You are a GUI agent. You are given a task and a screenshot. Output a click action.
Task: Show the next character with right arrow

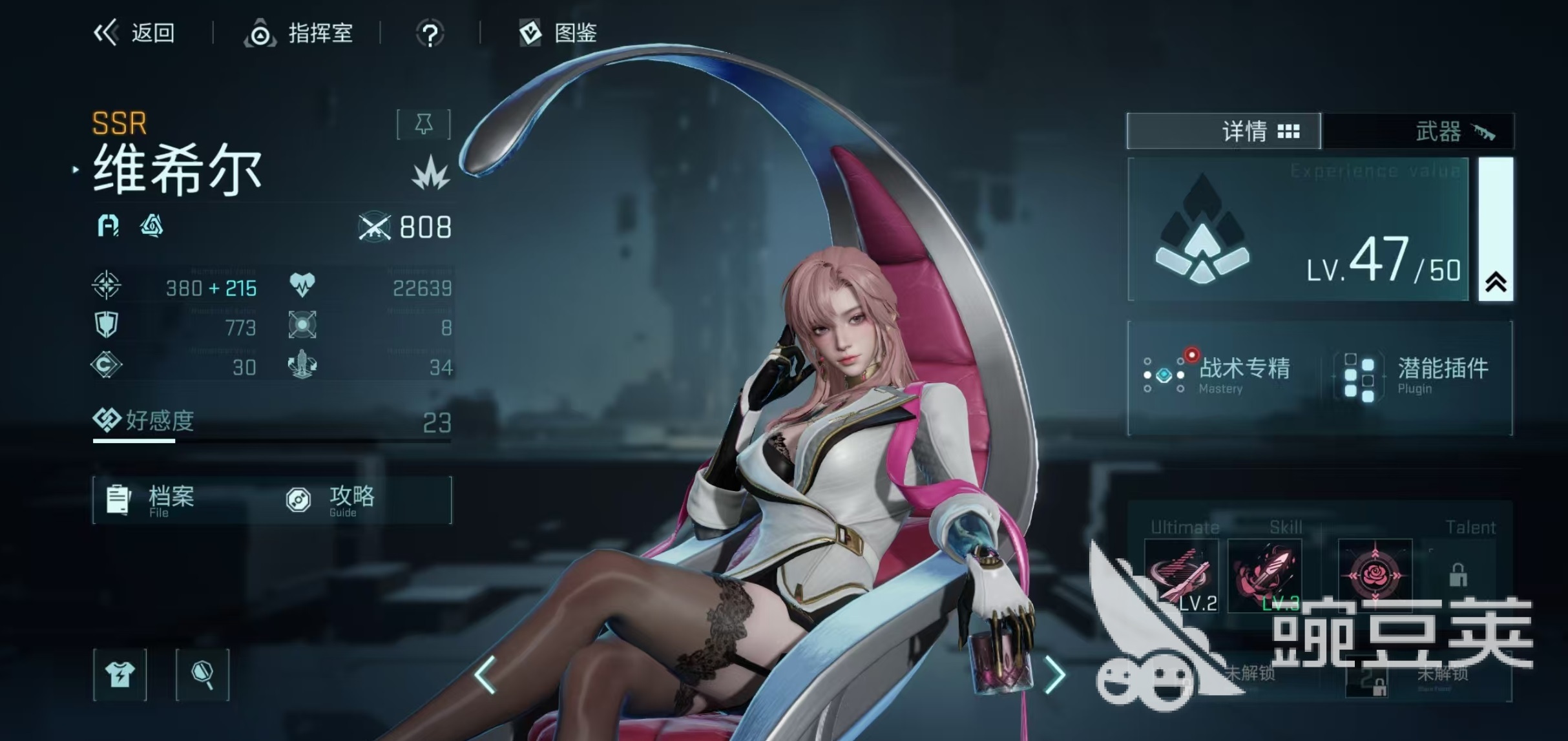click(x=1054, y=674)
